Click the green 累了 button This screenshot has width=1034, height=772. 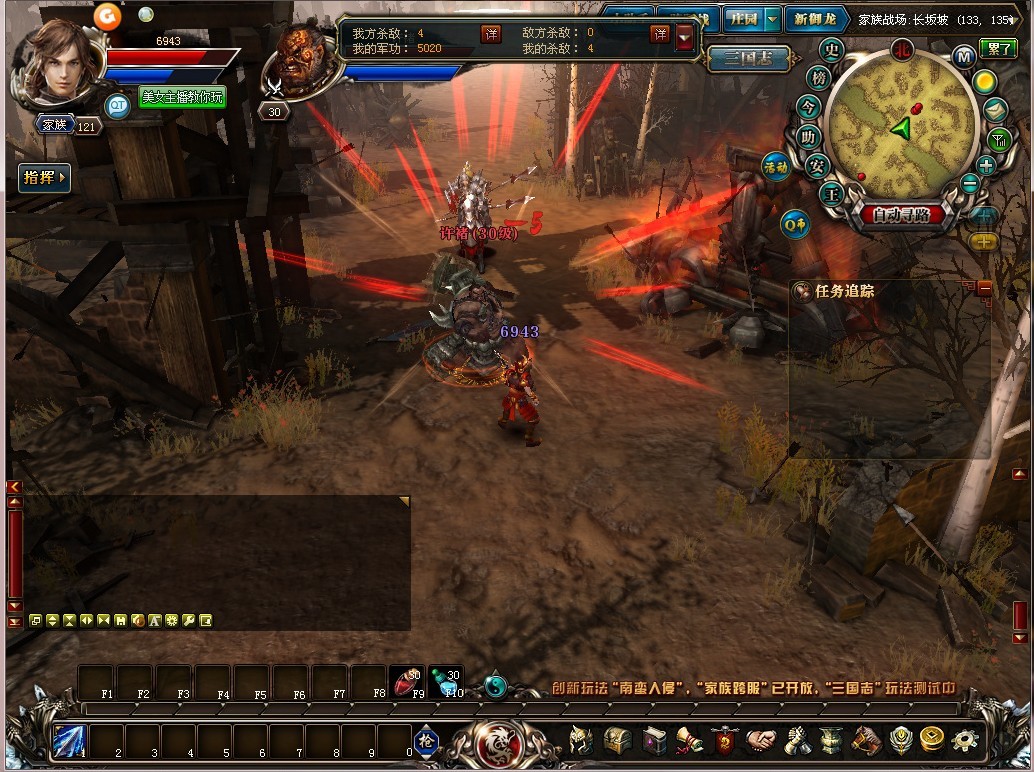coord(997,48)
